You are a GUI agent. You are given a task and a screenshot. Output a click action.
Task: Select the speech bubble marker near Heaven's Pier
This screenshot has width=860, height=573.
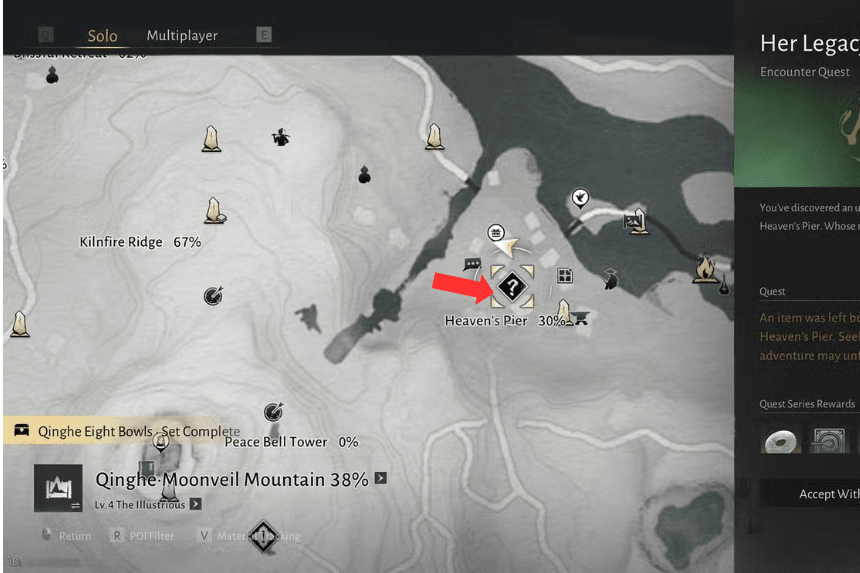coord(473,264)
